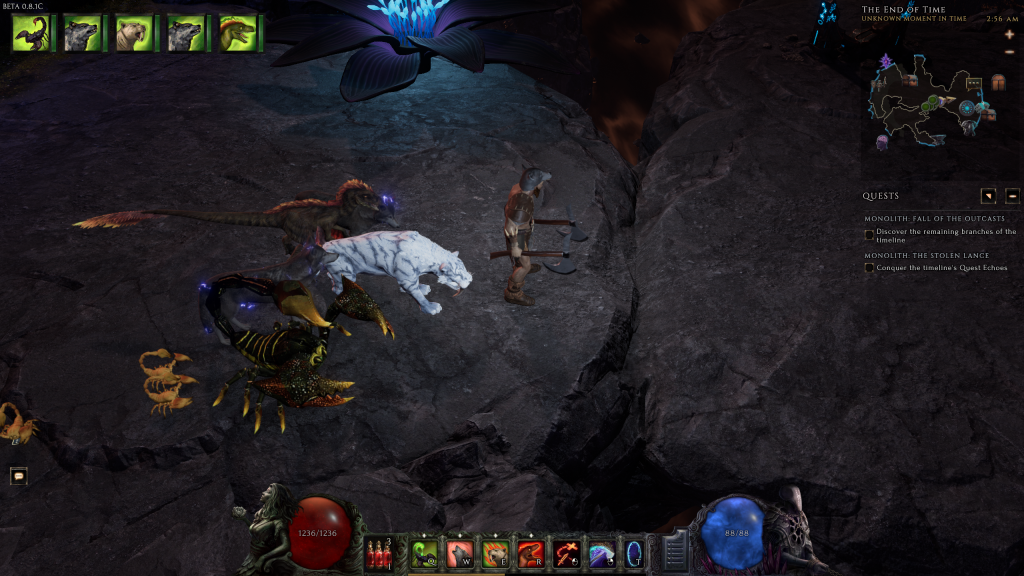Click the arrow button in Quests header
The width and height of the screenshot is (1024, 576).
coord(988,196)
